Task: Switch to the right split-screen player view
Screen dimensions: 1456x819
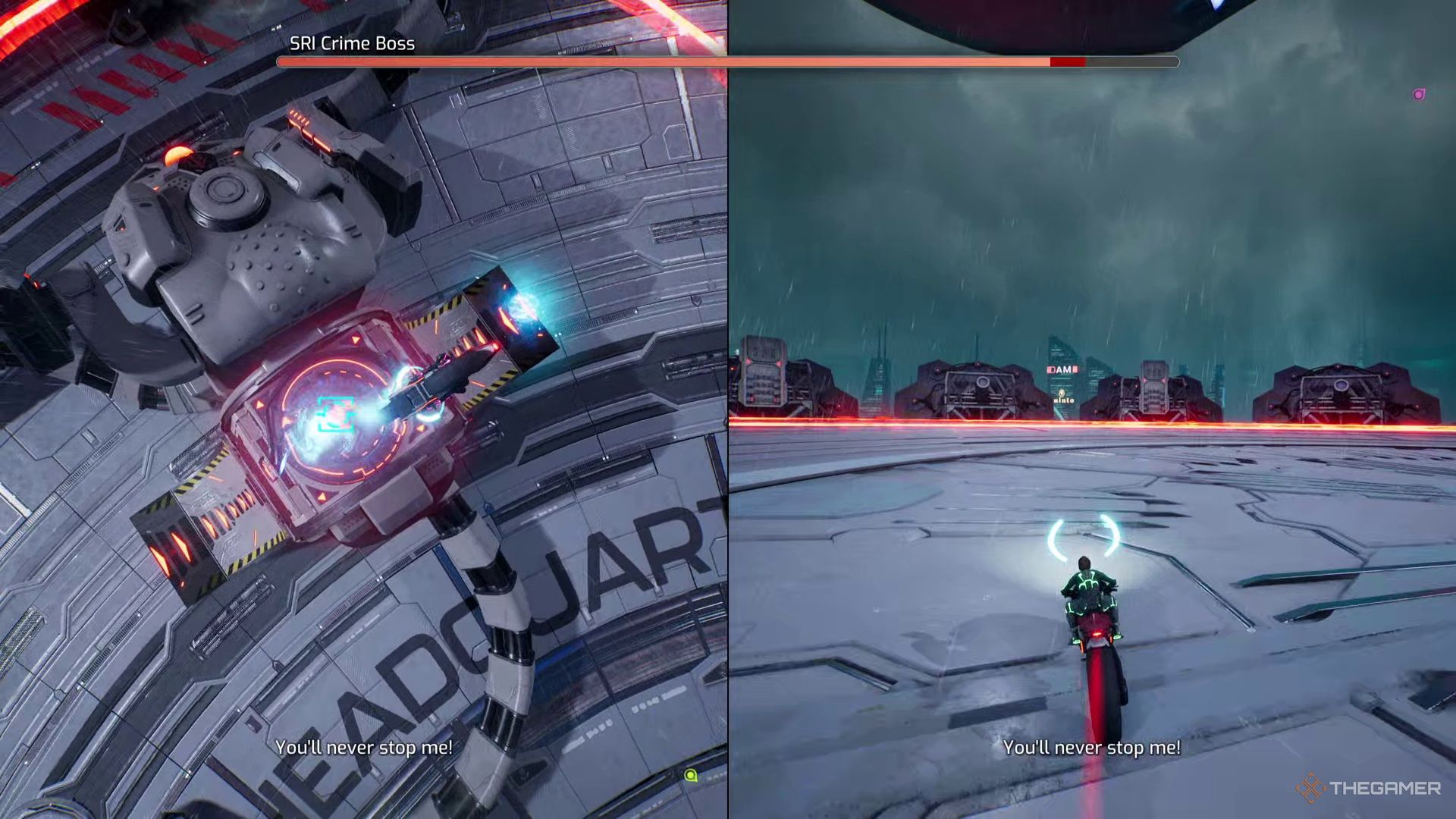Action: pos(1092,409)
